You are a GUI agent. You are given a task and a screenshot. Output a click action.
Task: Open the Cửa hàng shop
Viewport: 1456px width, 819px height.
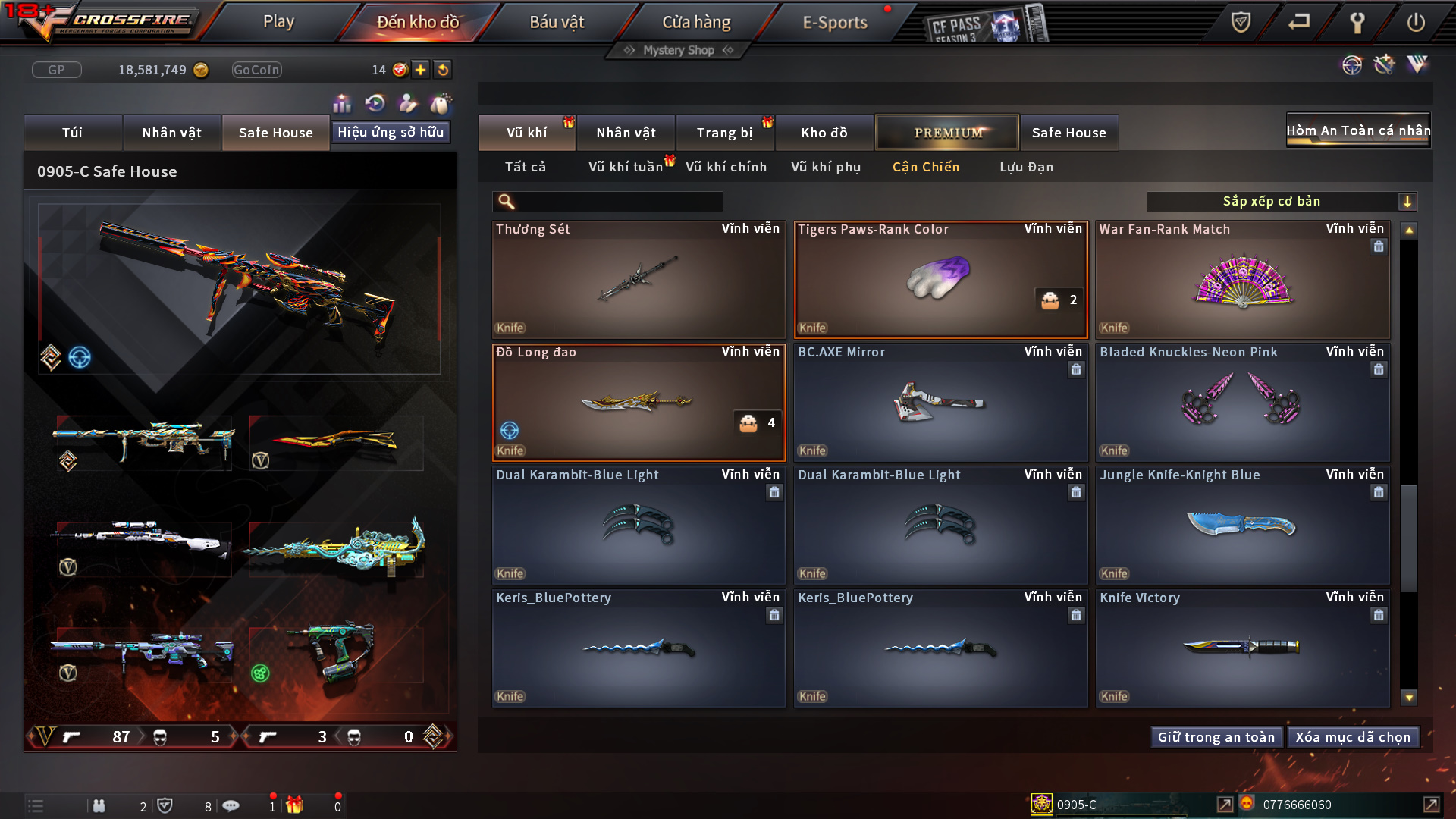(x=696, y=22)
